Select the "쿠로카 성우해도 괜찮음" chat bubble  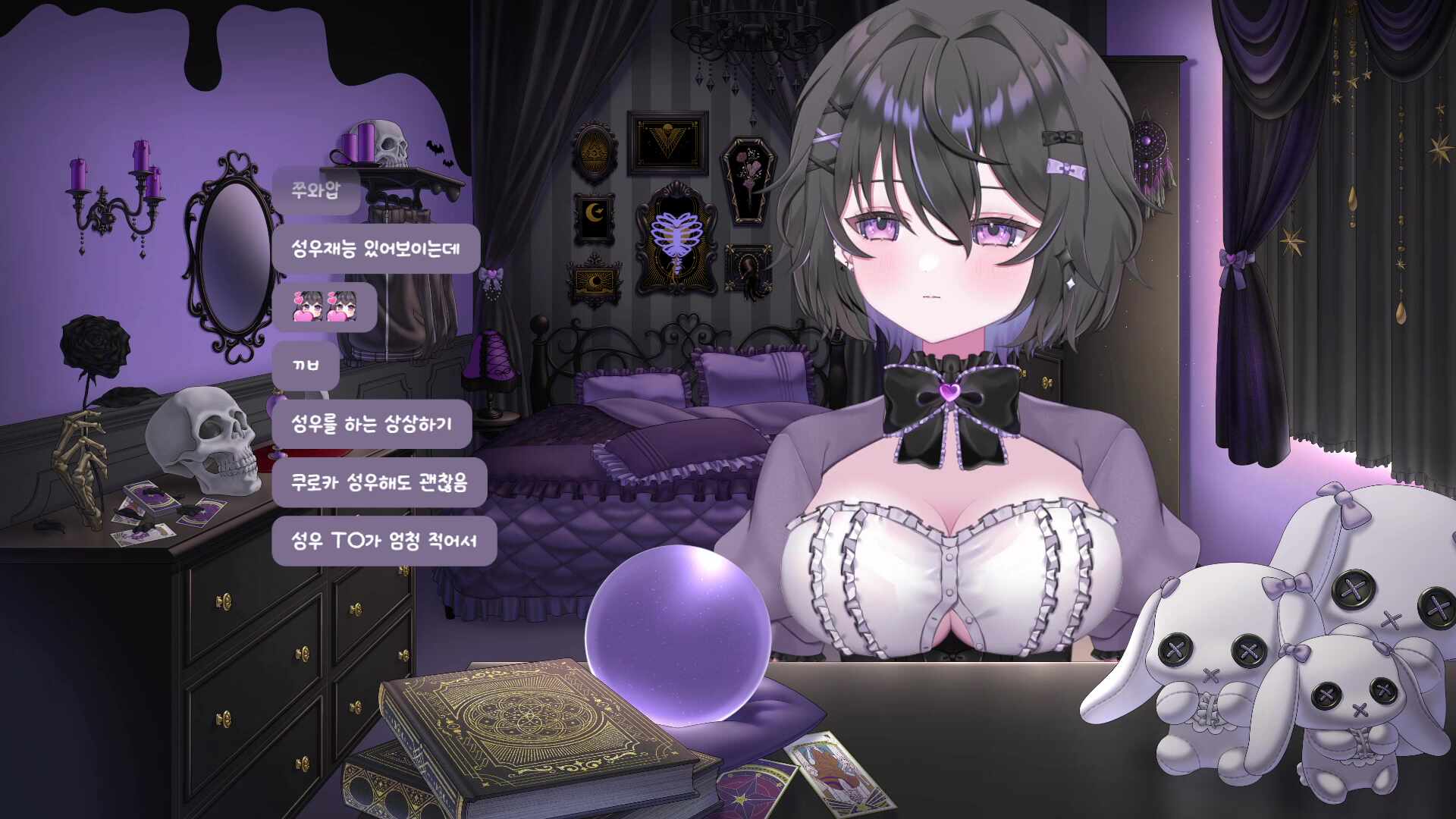point(379,482)
